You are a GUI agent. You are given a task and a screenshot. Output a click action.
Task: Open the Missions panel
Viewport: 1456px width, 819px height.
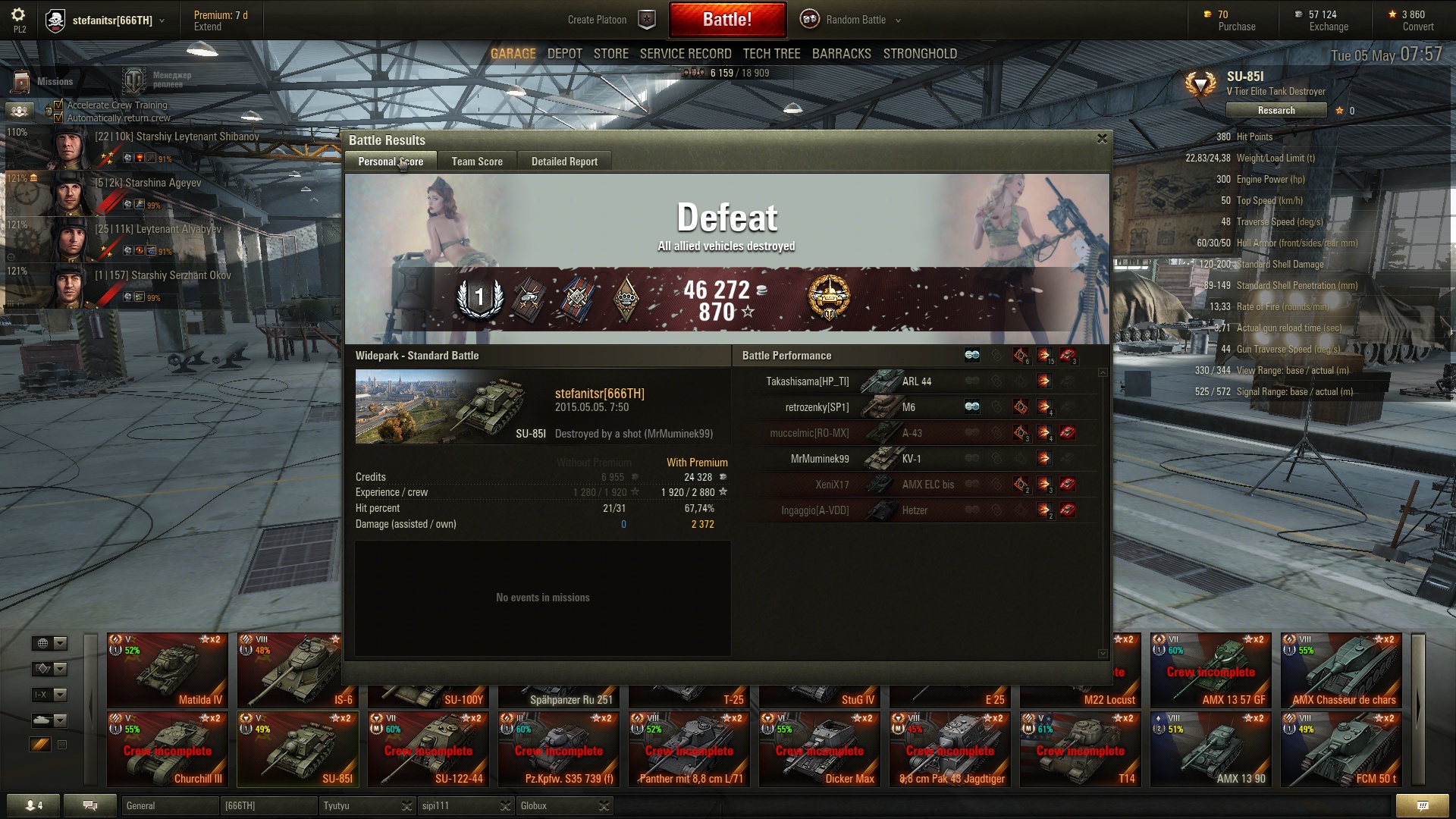tap(45, 82)
